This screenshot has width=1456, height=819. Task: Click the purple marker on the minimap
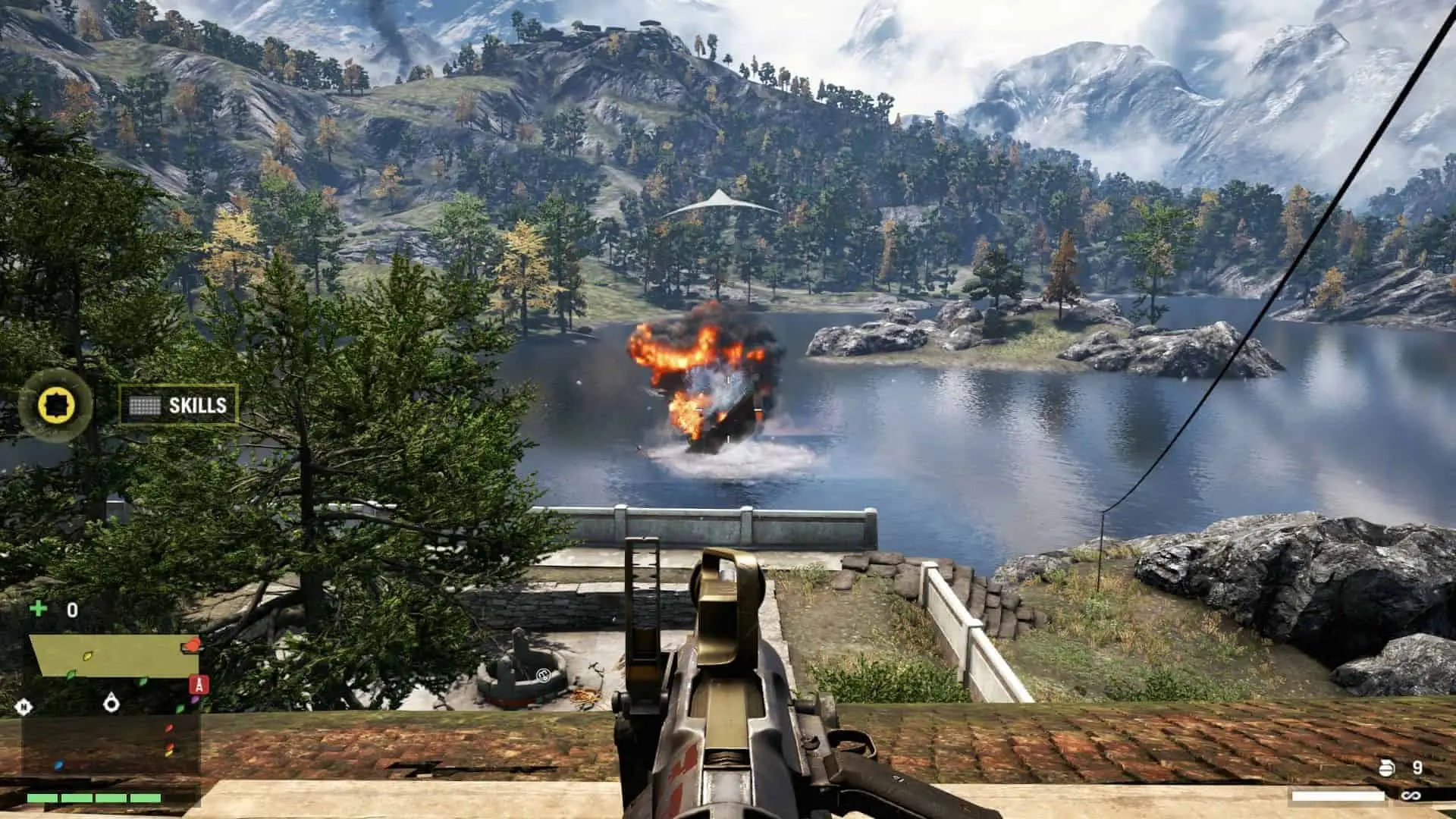pos(195,699)
